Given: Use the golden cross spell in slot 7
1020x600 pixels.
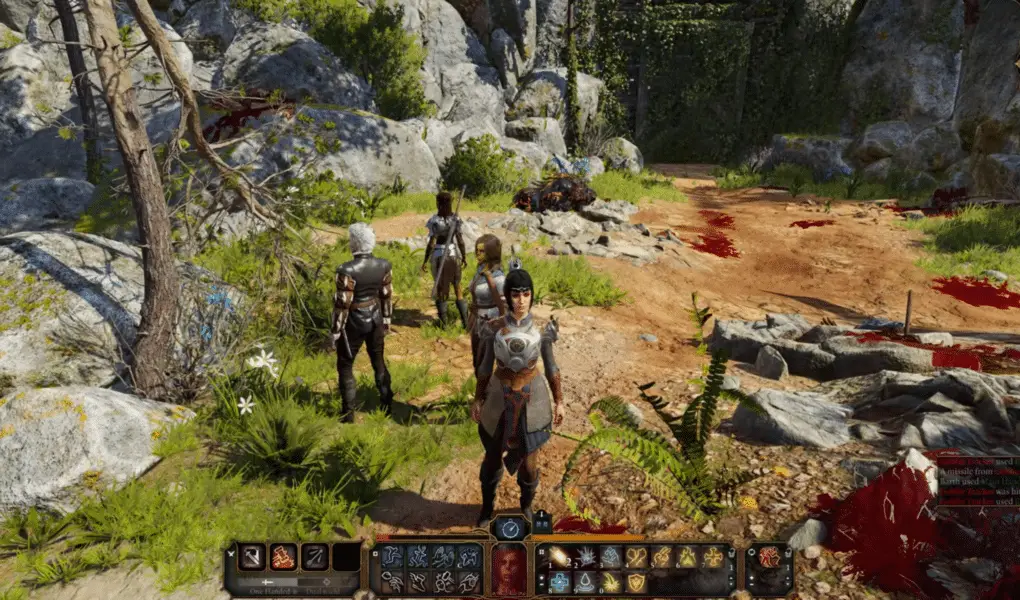Looking at the screenshot, I should 713,557.
